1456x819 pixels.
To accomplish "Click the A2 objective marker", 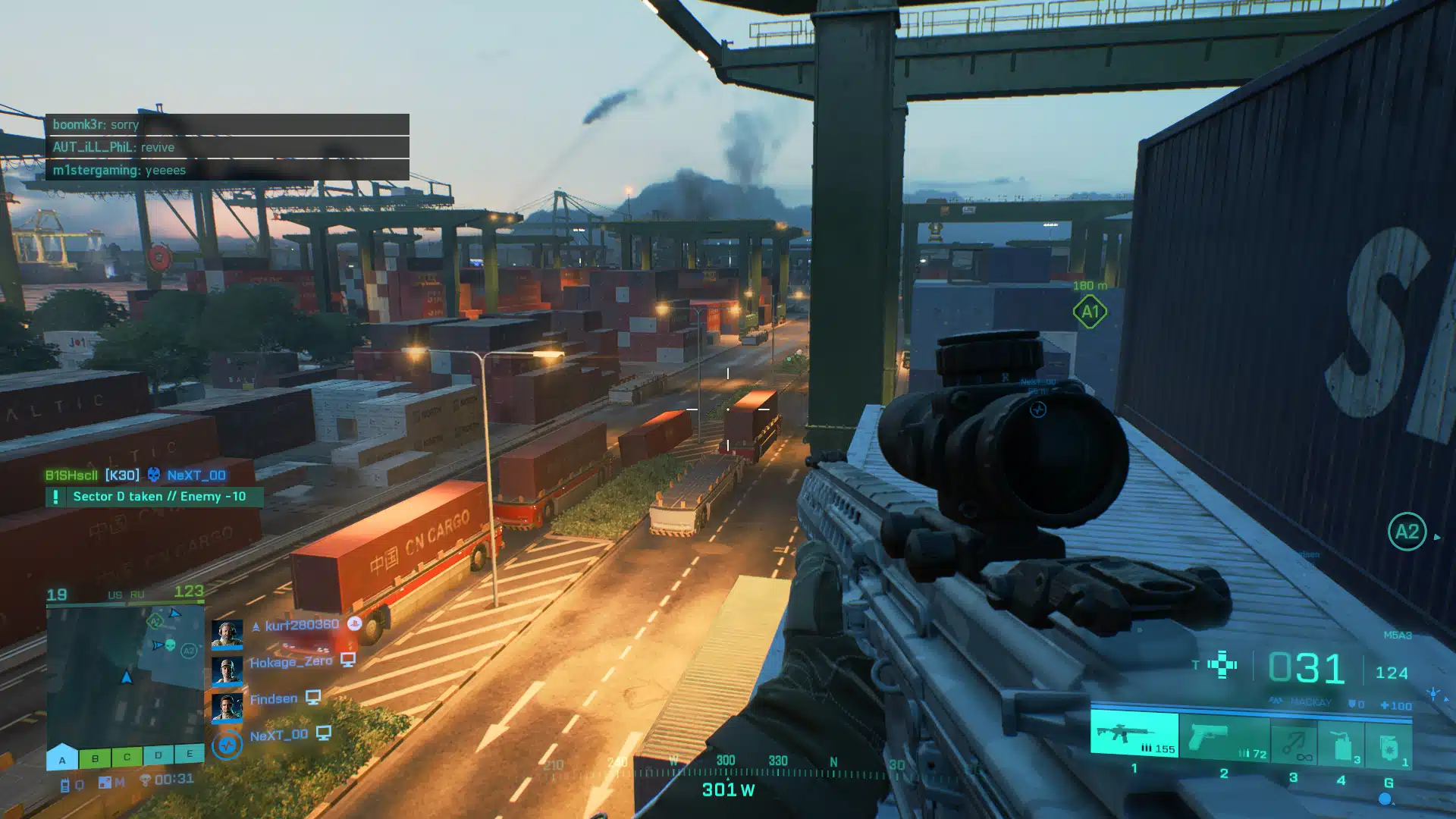I will click(1407, 532).
